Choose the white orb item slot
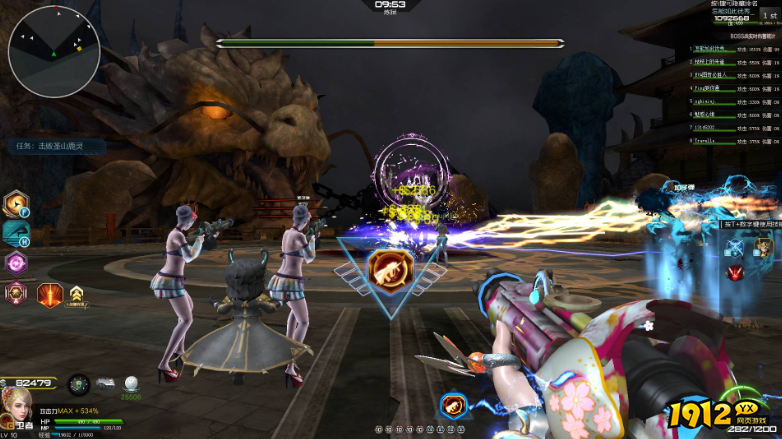This screenshot has width=782, height=439. coord(130,383)
